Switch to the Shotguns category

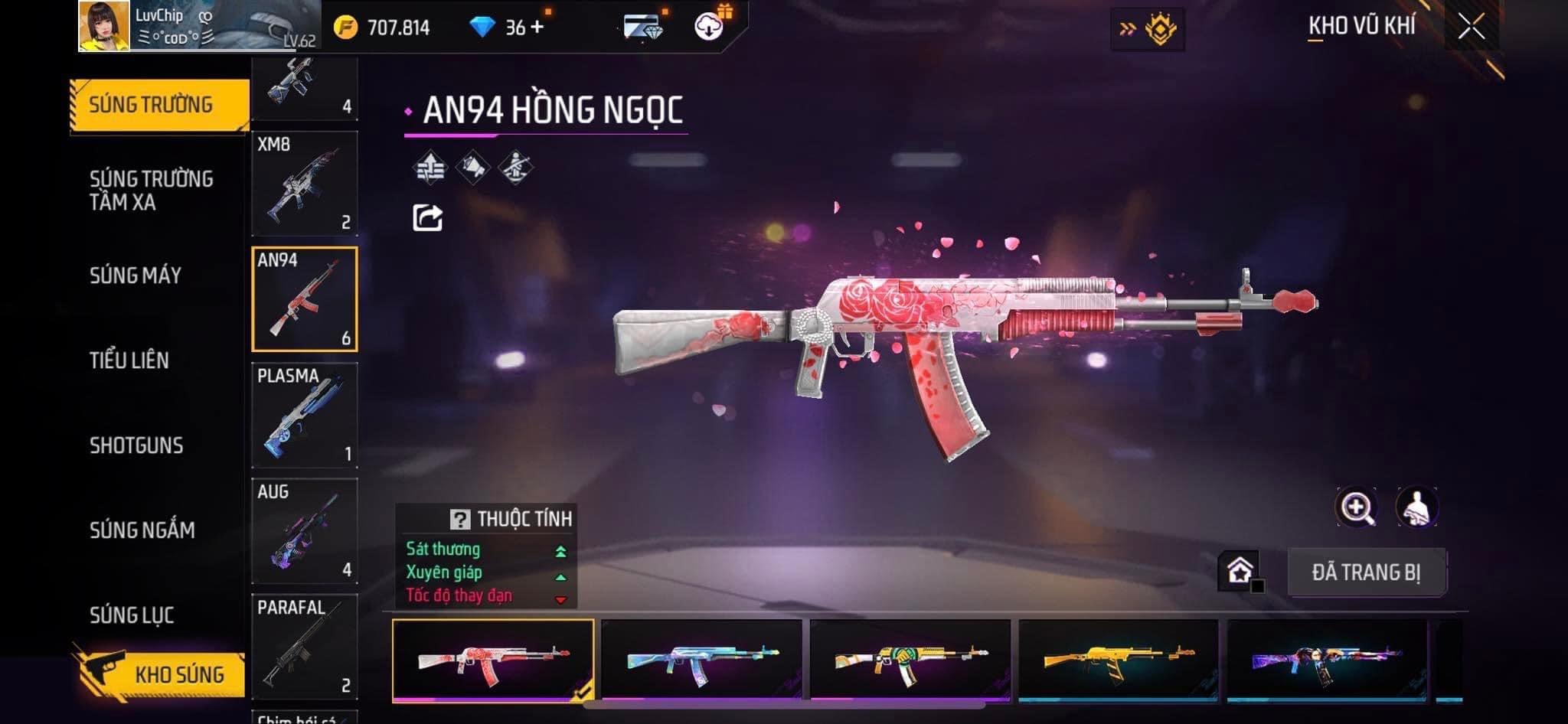click(136, 445)
